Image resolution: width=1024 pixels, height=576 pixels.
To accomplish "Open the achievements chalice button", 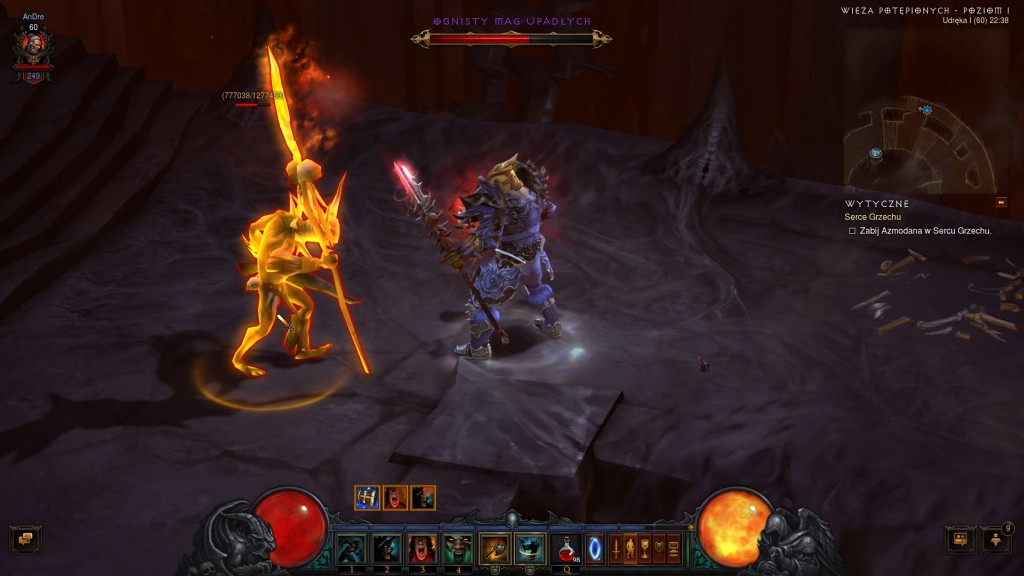I will tap(645, 548).
